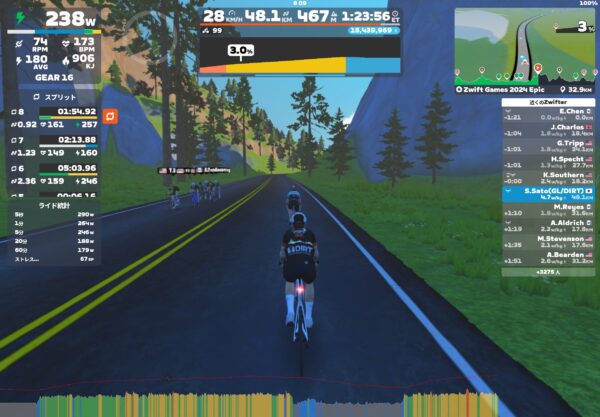Choose M.Reyes from the rider list
Viewport: 600px width, 417px height.
click(548, 209)
